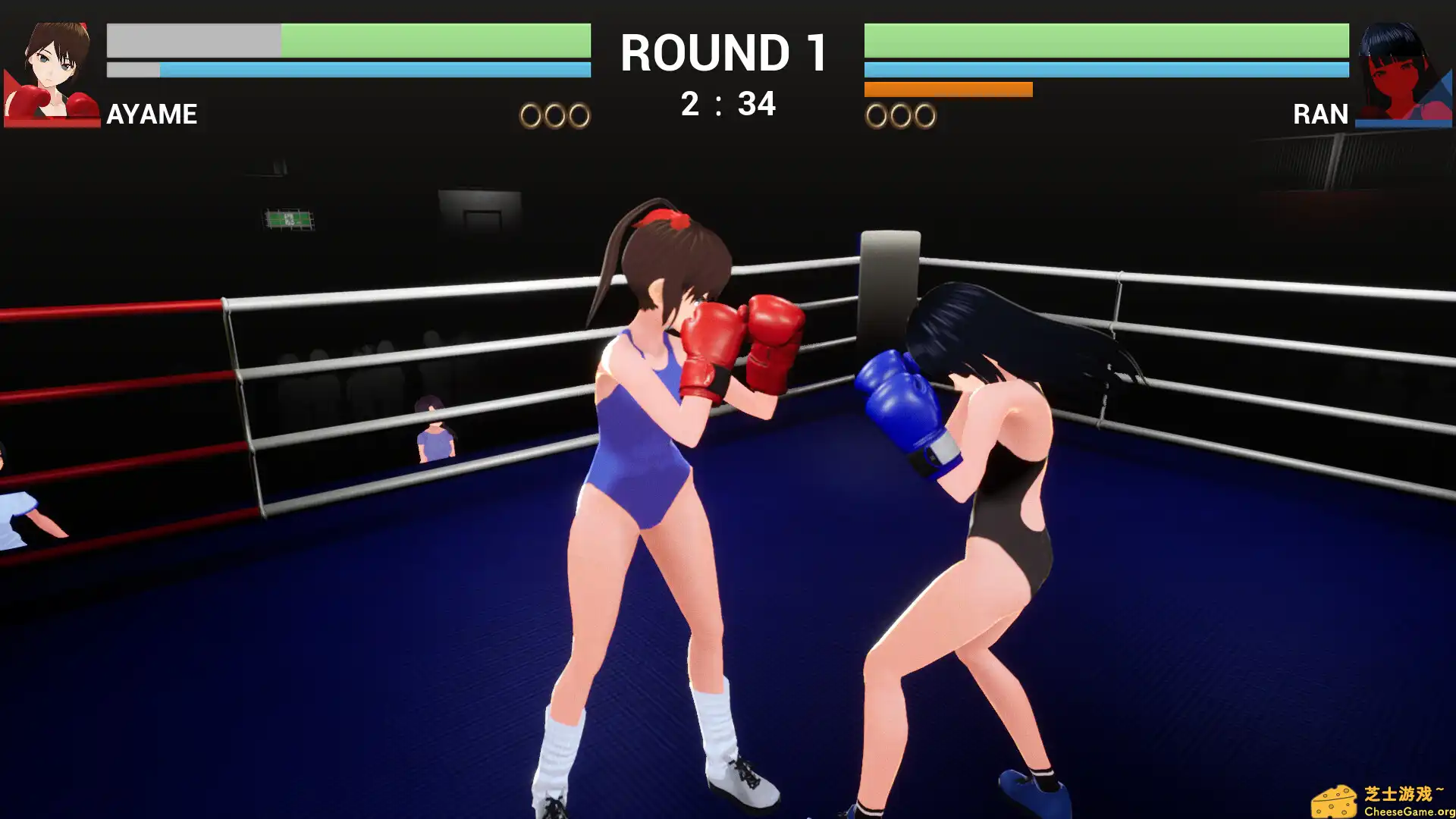The image size is (1456, 819).
Task: Select the RAN name label
Action: coord(1319,115)
